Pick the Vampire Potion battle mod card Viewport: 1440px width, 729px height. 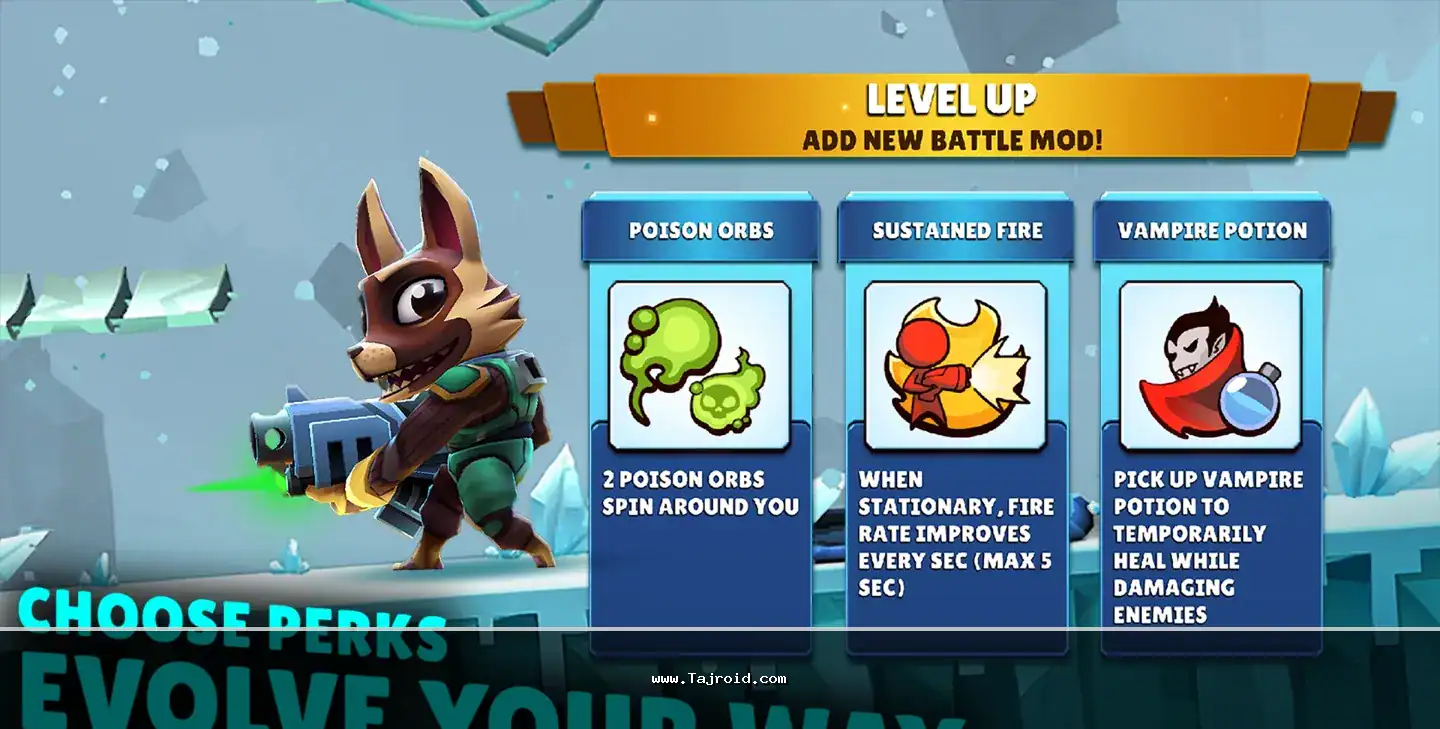coord(1211,420)
